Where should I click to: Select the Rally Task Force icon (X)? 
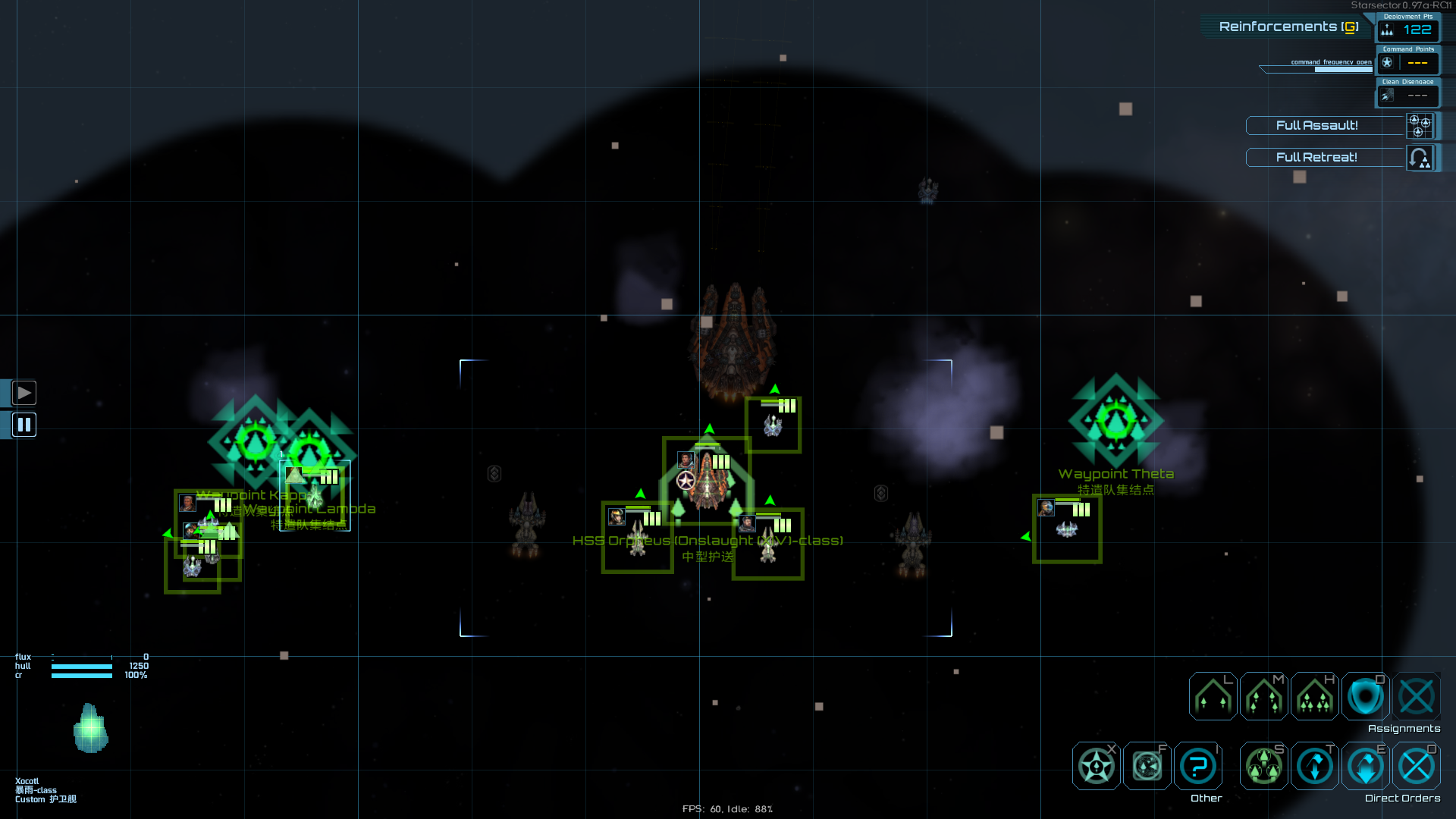(1095, 766)
